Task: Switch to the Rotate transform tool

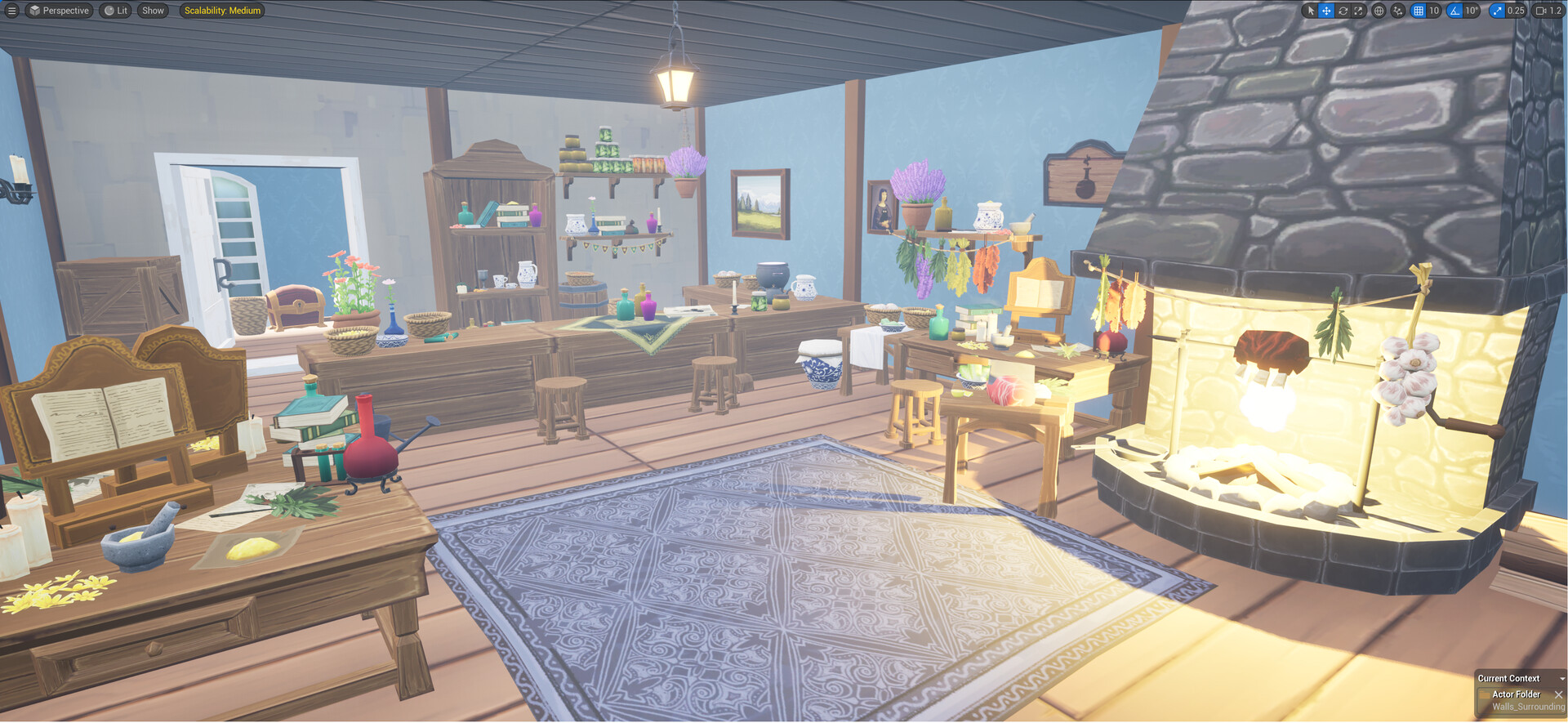Action: 1343,11
